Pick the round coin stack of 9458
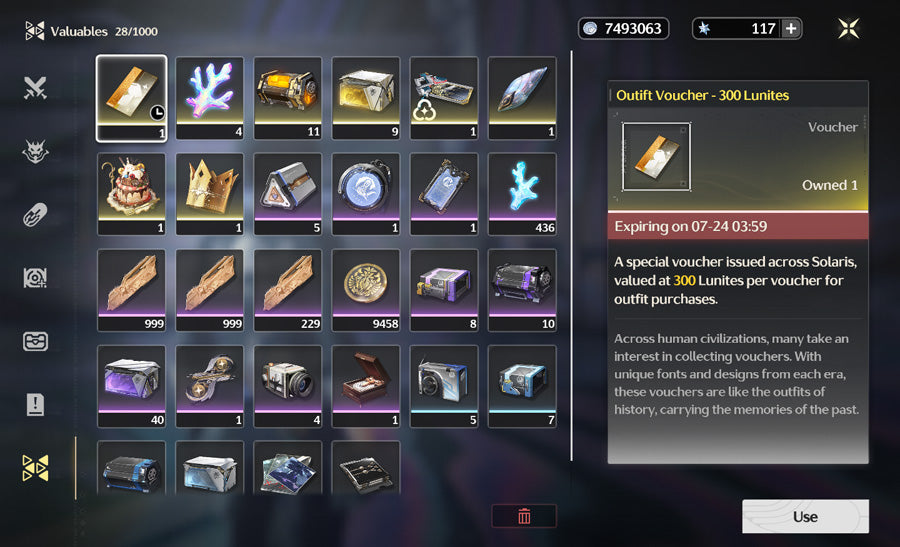900x547 pixels. coord(366,288)
